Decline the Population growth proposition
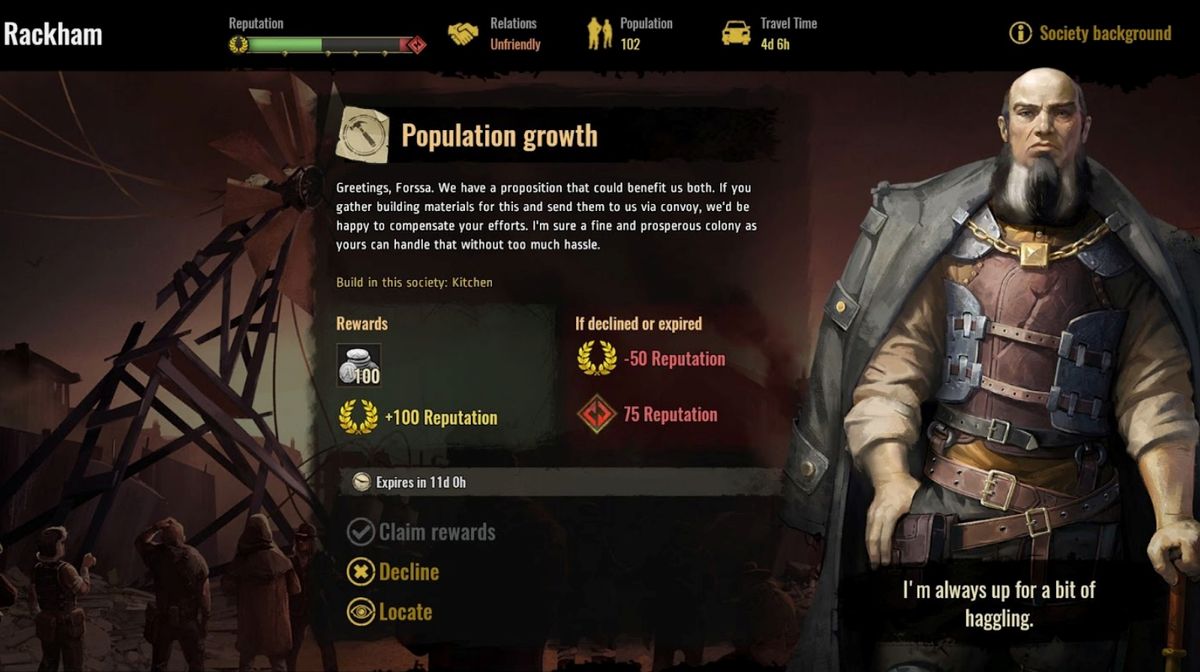Image resolution: width=1200 pixels, height=672 pixels. click(x=394, y=572)
